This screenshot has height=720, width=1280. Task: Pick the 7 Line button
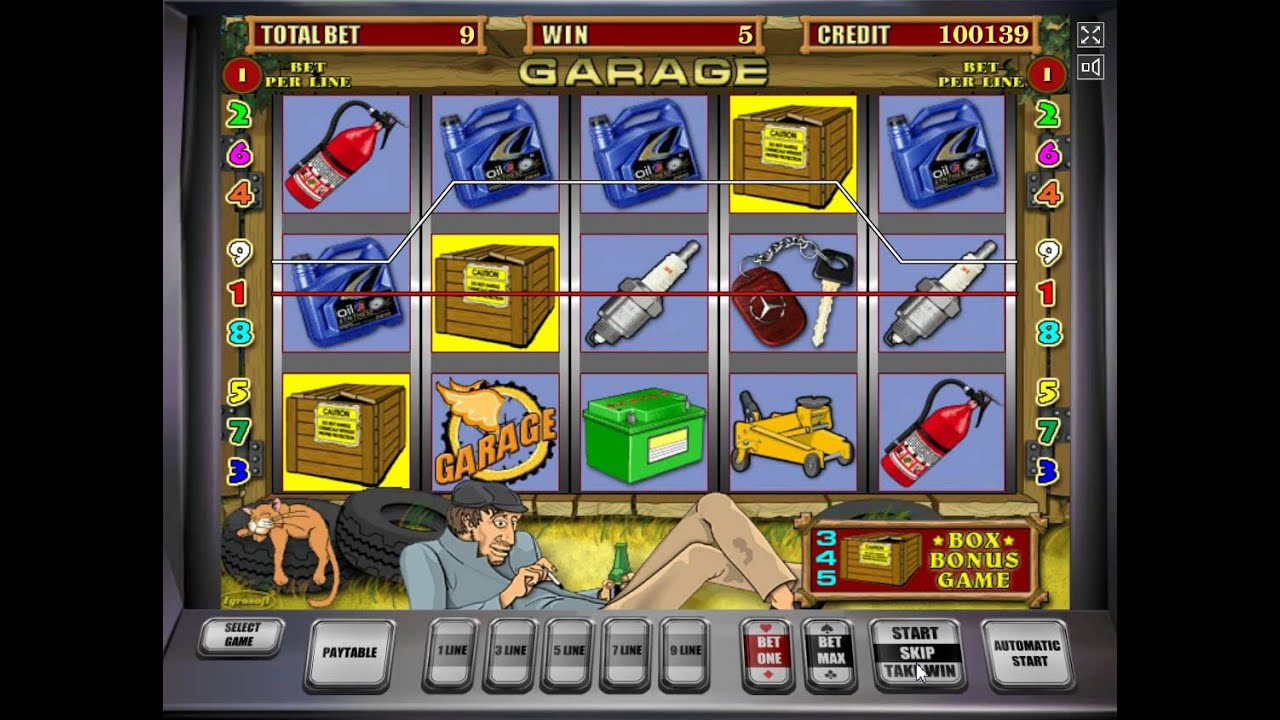(627, 651)
